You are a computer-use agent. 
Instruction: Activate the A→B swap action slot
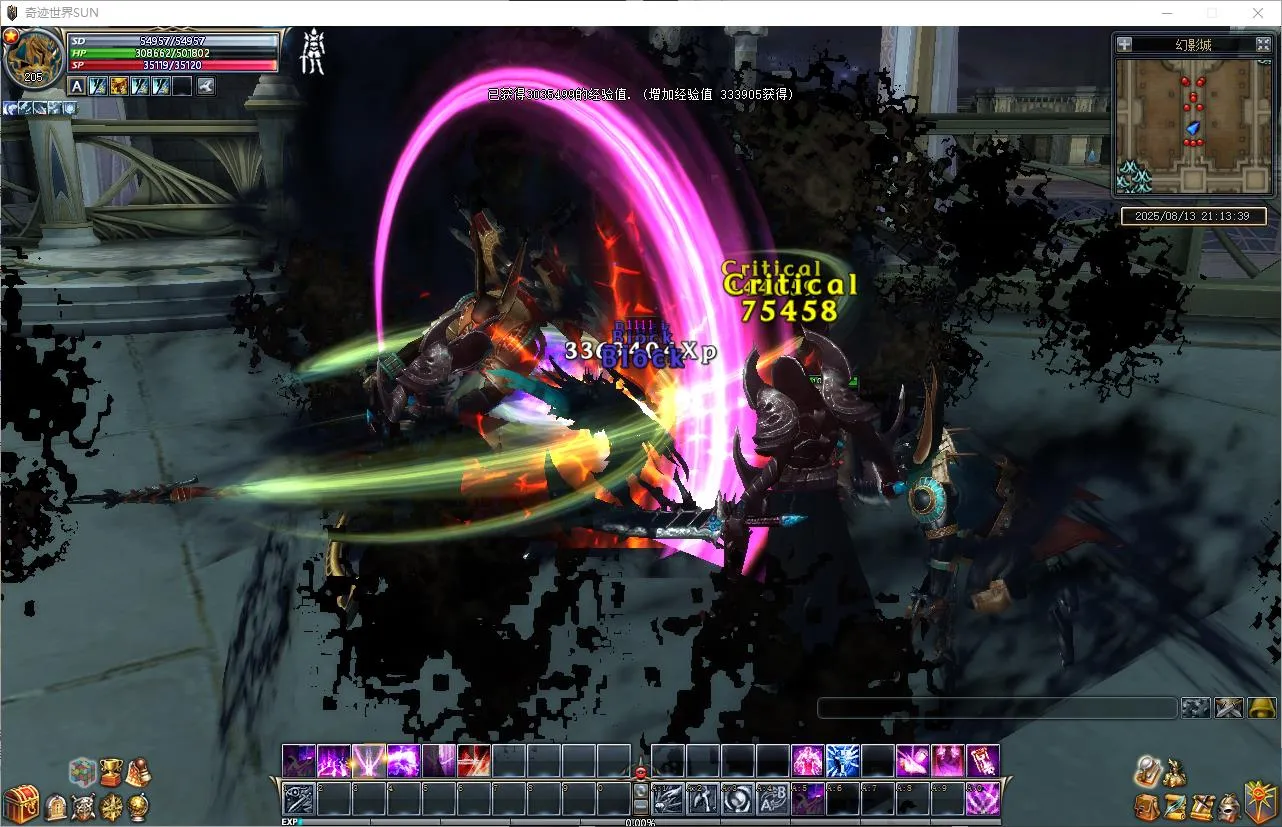[772, 799]
